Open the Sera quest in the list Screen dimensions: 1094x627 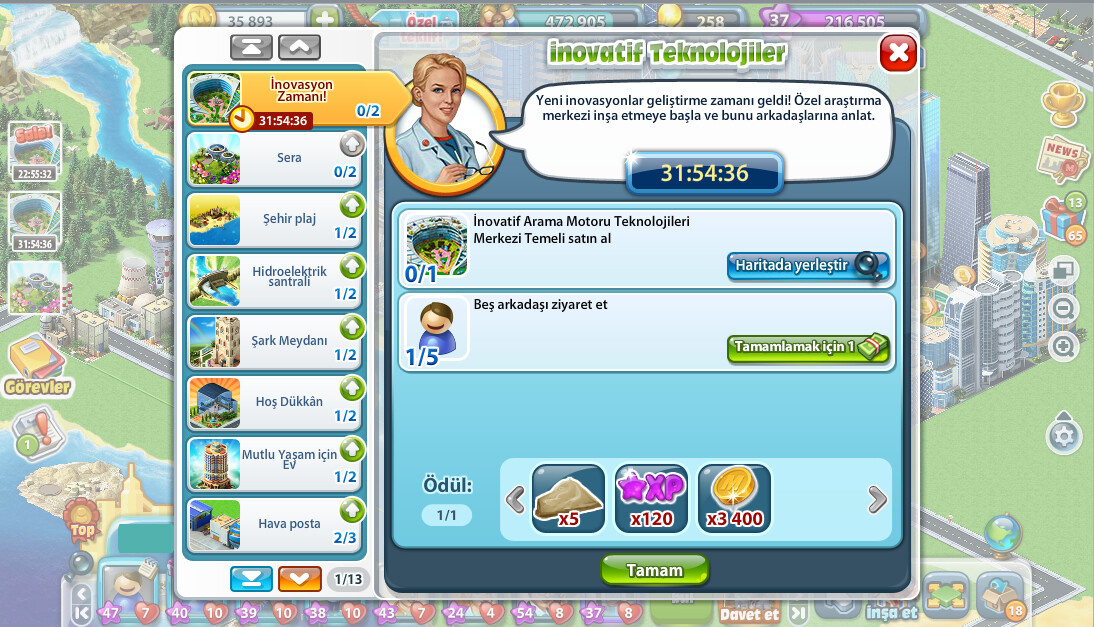(275, 159)
